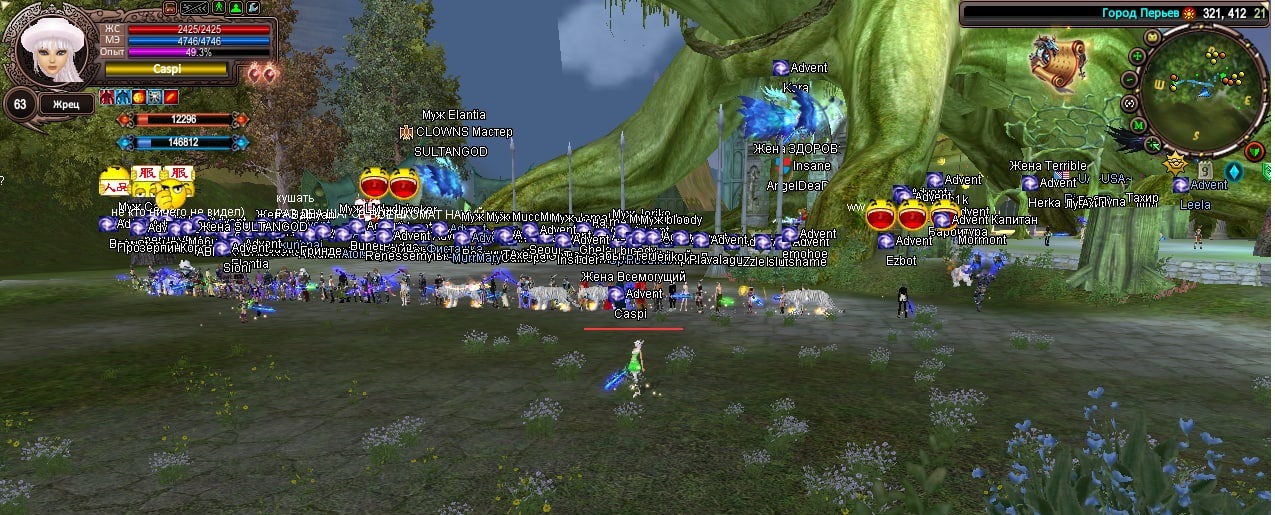Click the blue crystal icon below minimap
The image size is (1275, 515).
(x=1234, y=171)
